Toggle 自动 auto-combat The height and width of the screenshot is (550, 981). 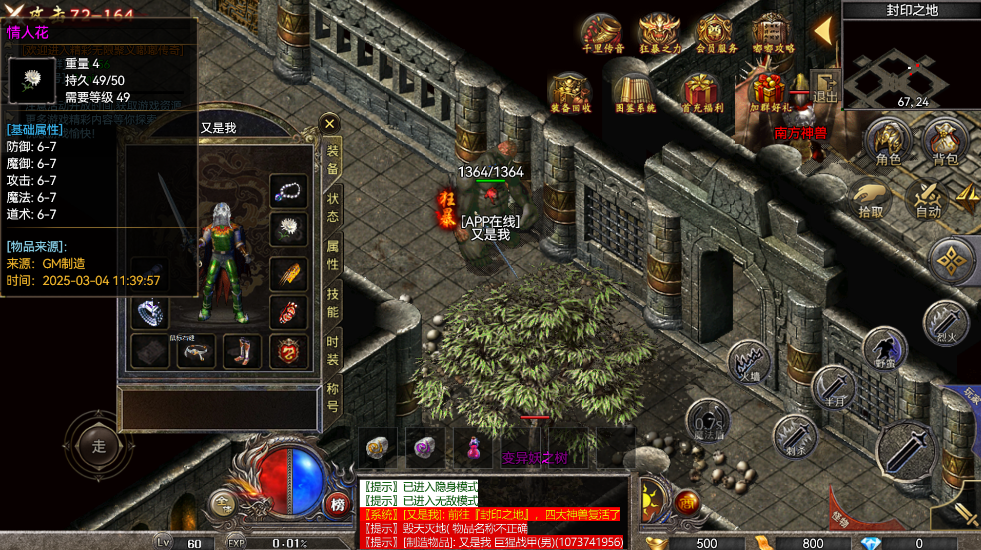click(929, 197)
